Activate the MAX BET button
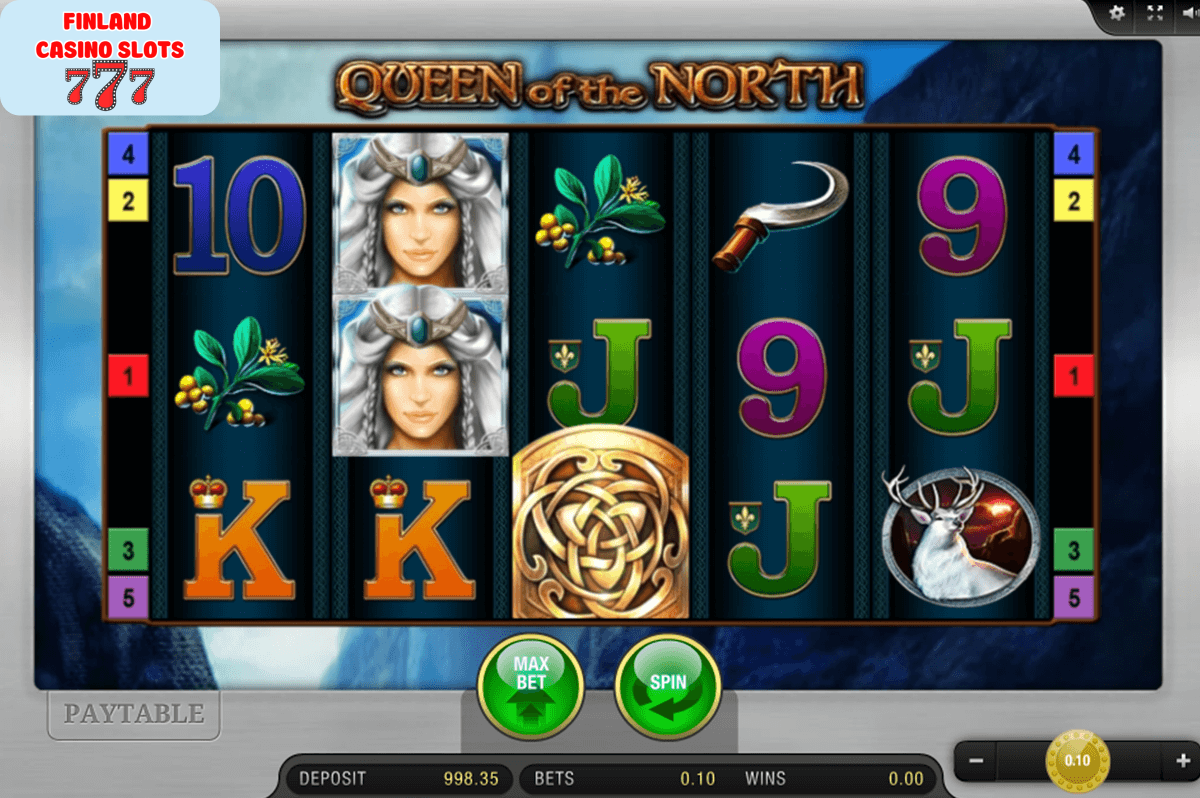1200x798 pixels. coord(530,686)
